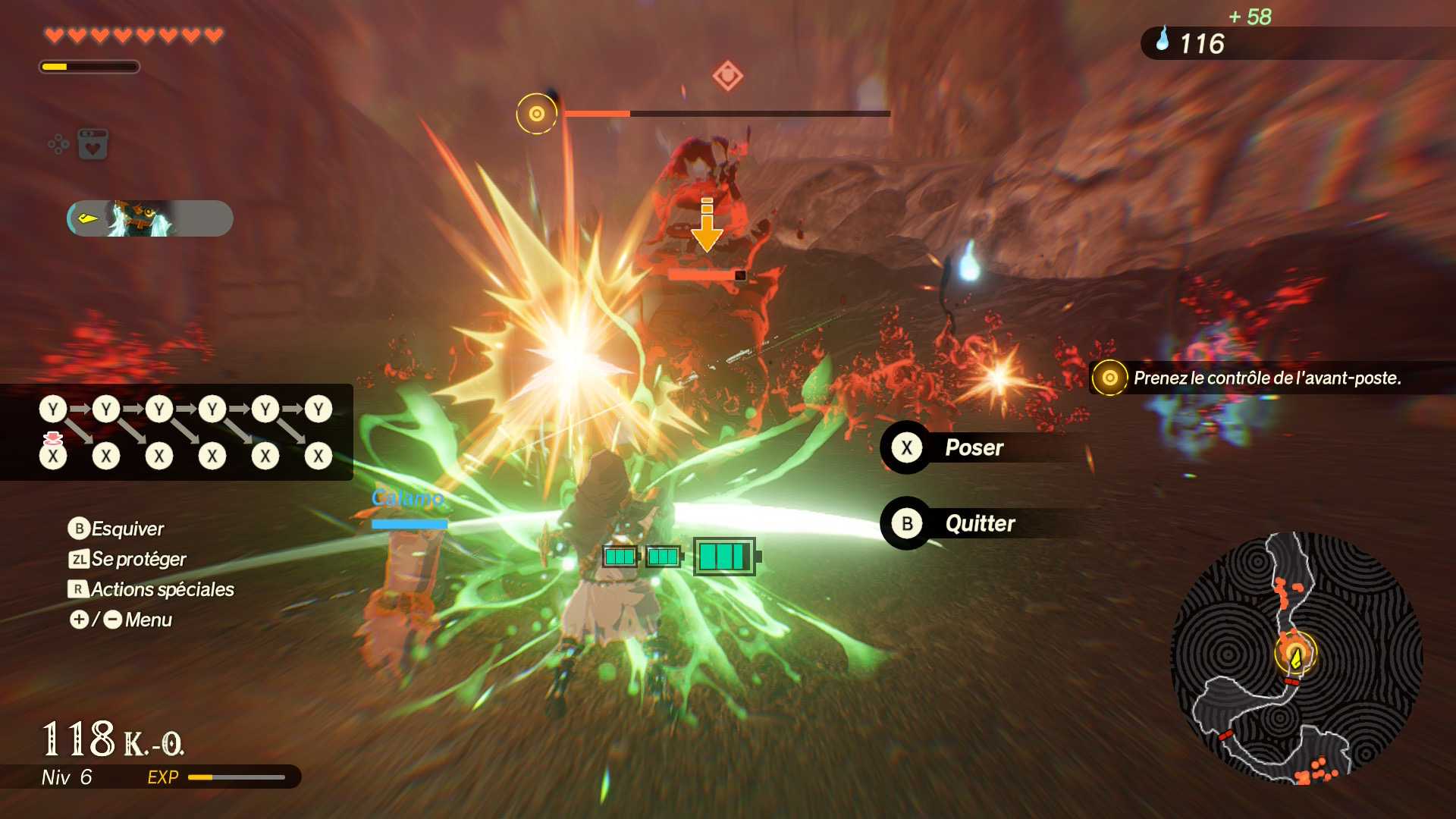Select the Quitter option

tap(978, 523)
